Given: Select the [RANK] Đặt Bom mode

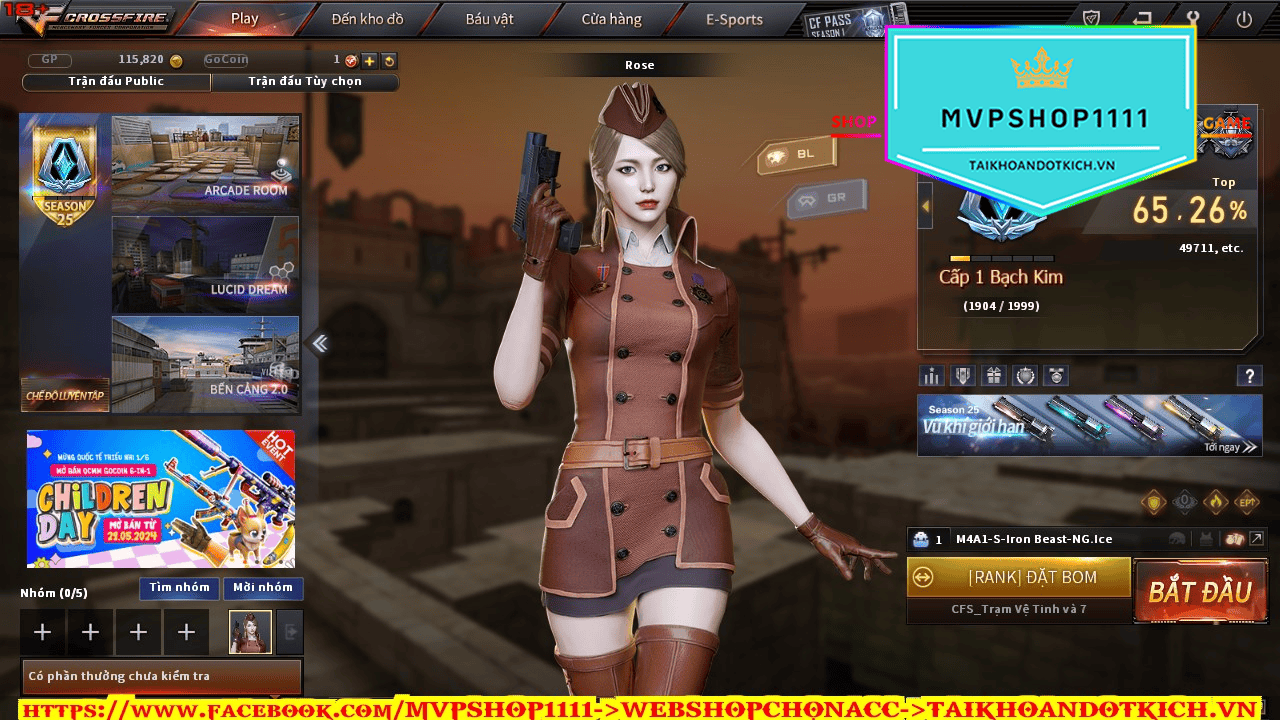Looking at the screenshot, I should tap(1019, 578).
